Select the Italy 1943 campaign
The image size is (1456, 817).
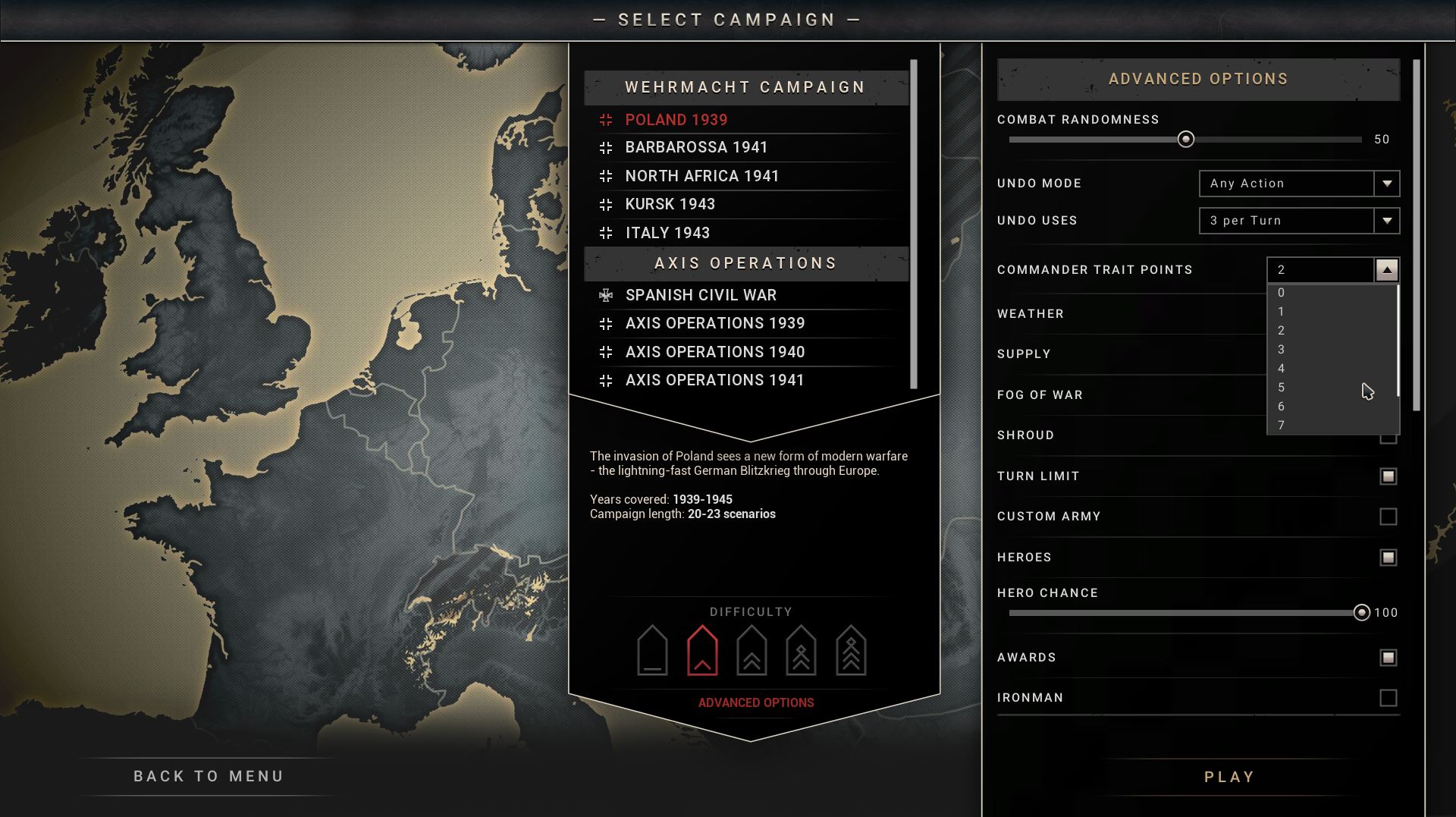click(x=667, y=233)
